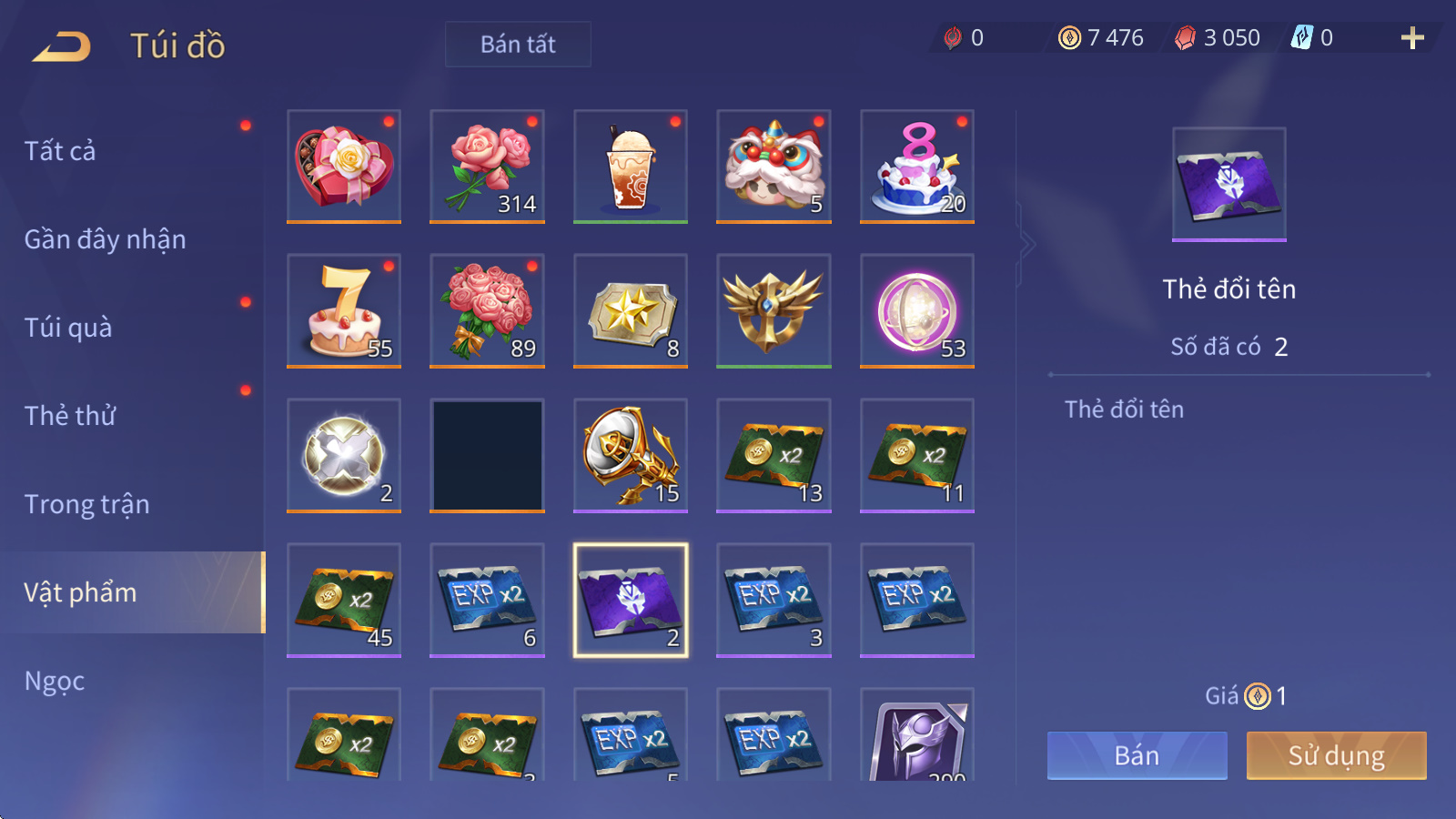Click the purple rename card slot
The height and width of the screenshot is (819, 1456).
pyautogui.click(x=631, y=600)
